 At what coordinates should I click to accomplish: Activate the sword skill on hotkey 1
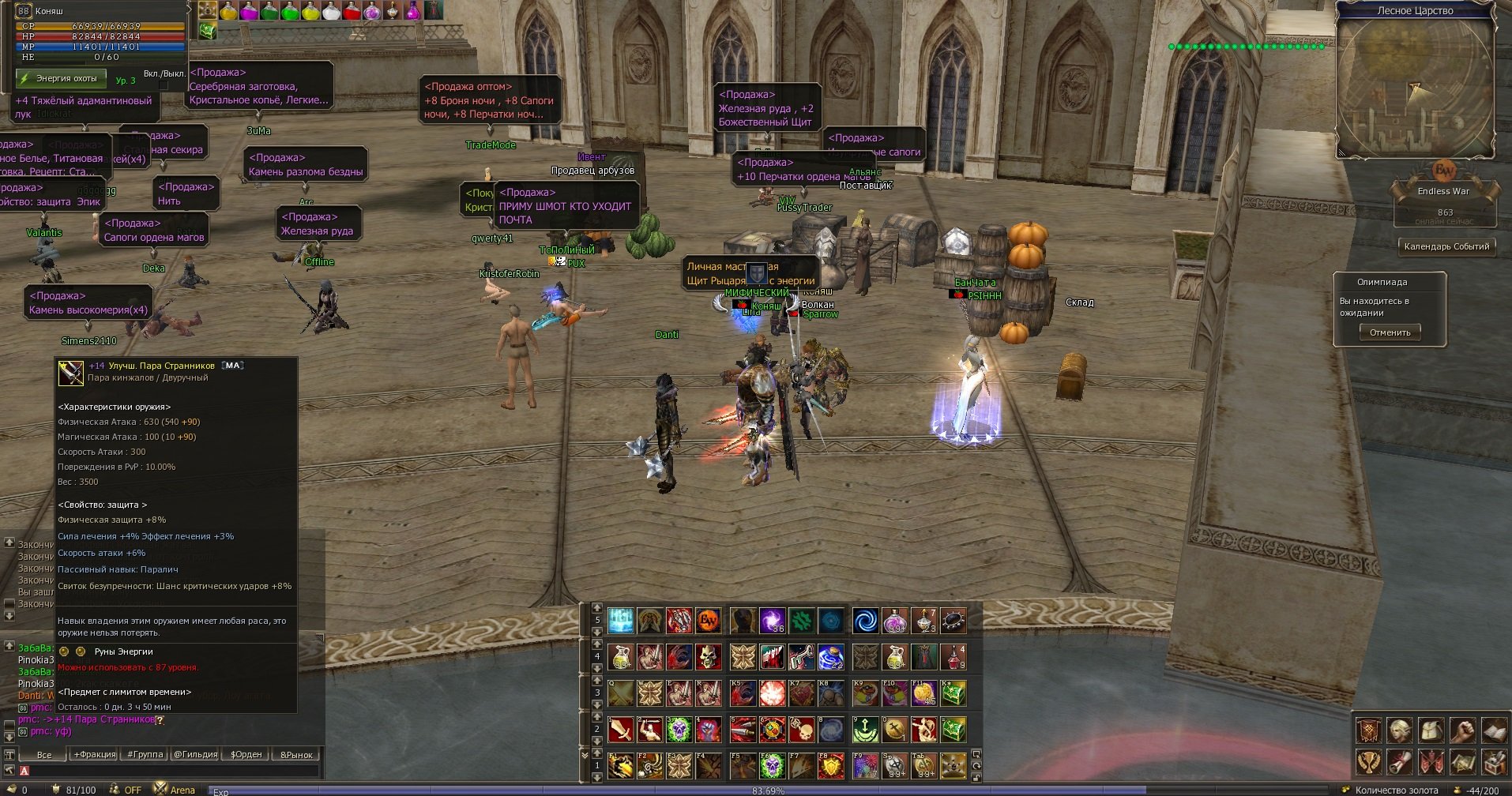tap(621, 730)
